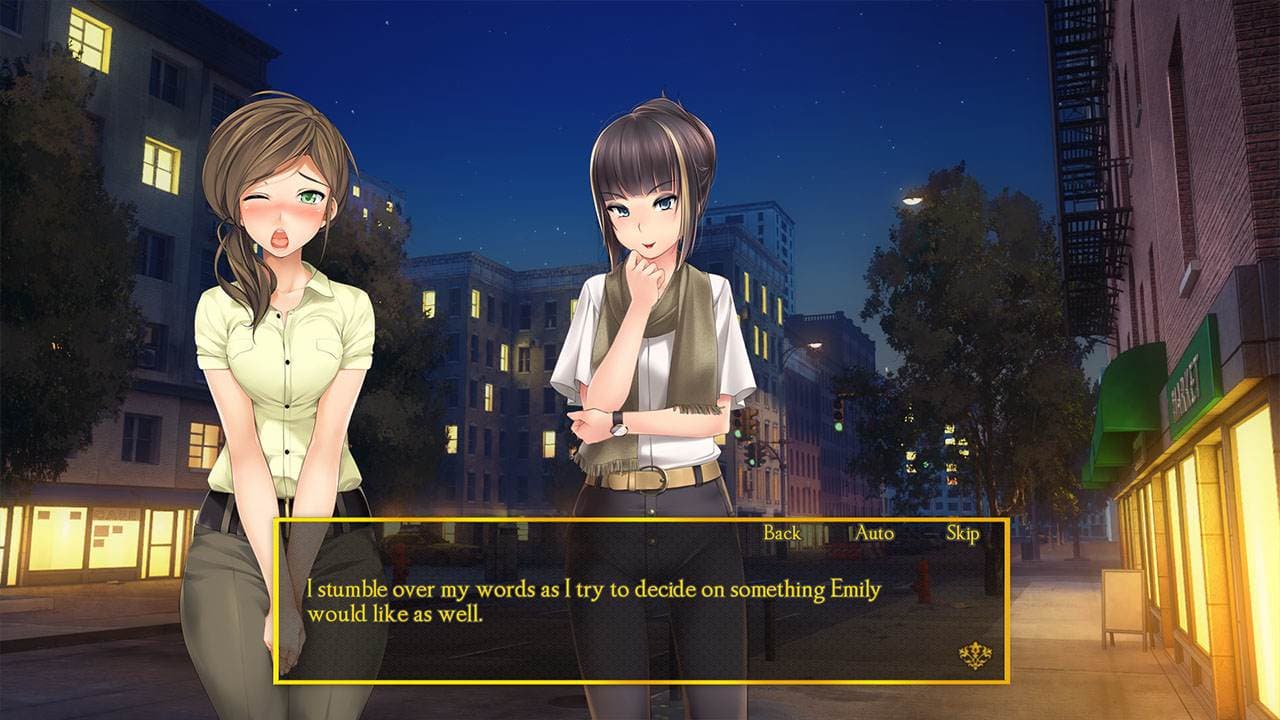Click the Auto button to advance text automatically

(x=874, y=534)
